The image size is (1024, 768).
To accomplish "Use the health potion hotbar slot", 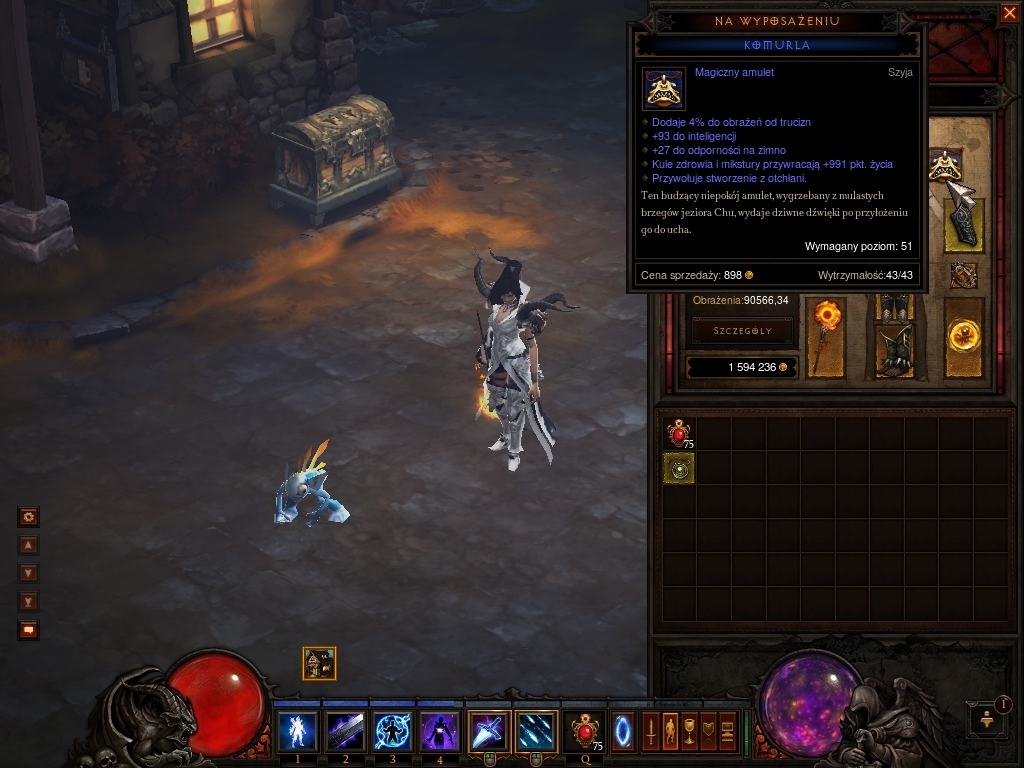I will tap(584, 731).
